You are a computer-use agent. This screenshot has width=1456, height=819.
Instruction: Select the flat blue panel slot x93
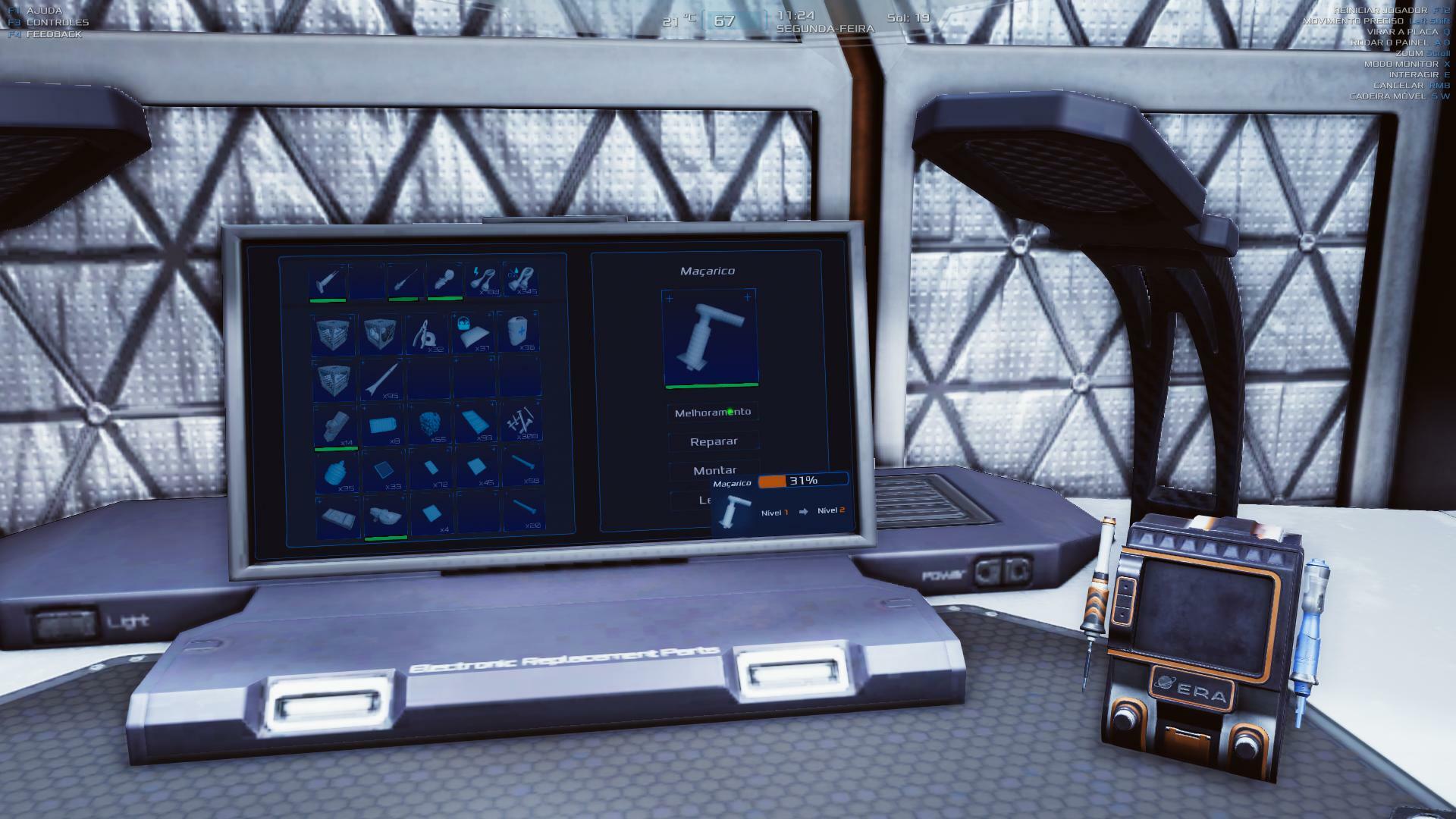click(x=475, y=423)
